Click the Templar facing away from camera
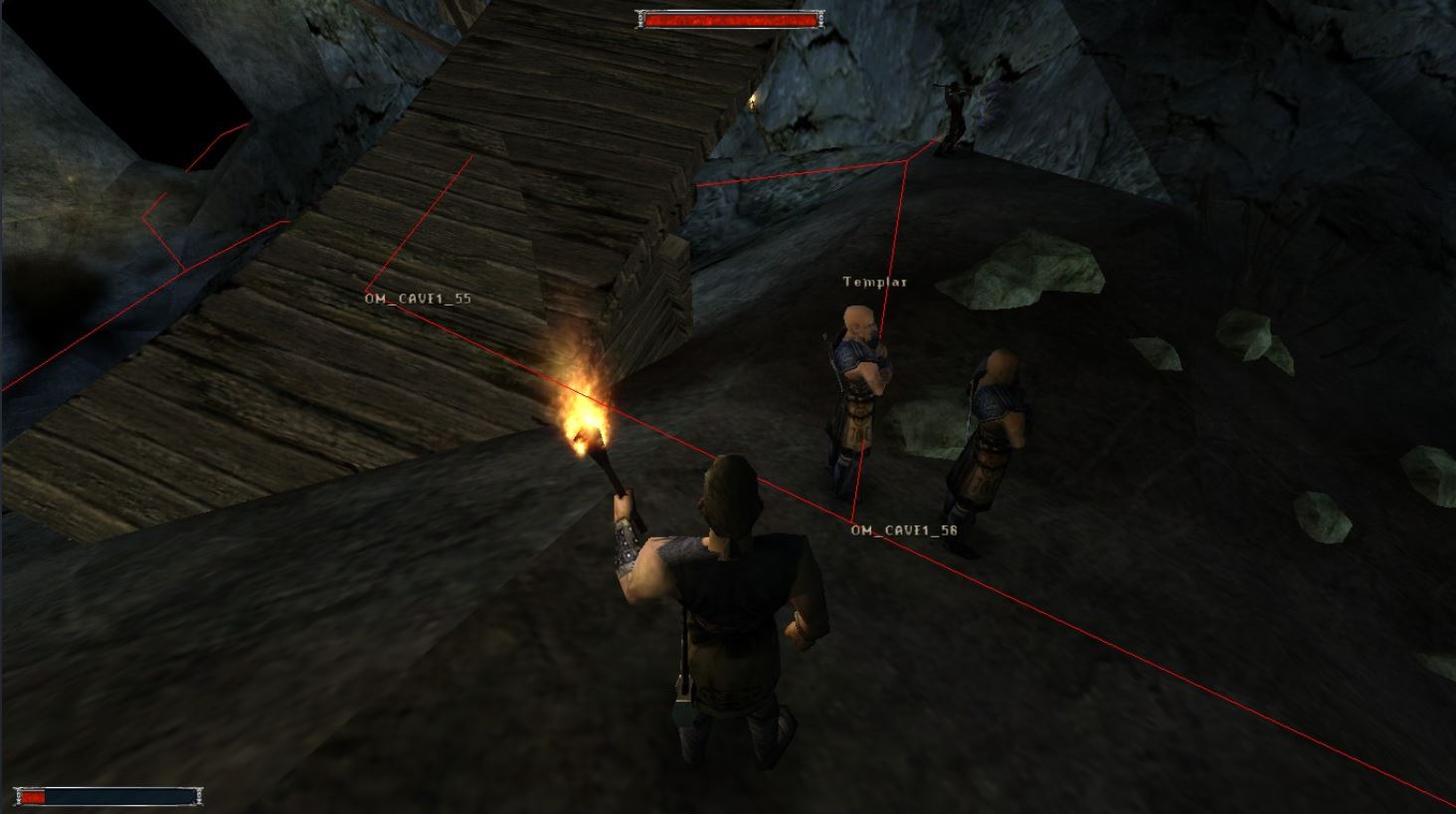 (x=995, y=428)
